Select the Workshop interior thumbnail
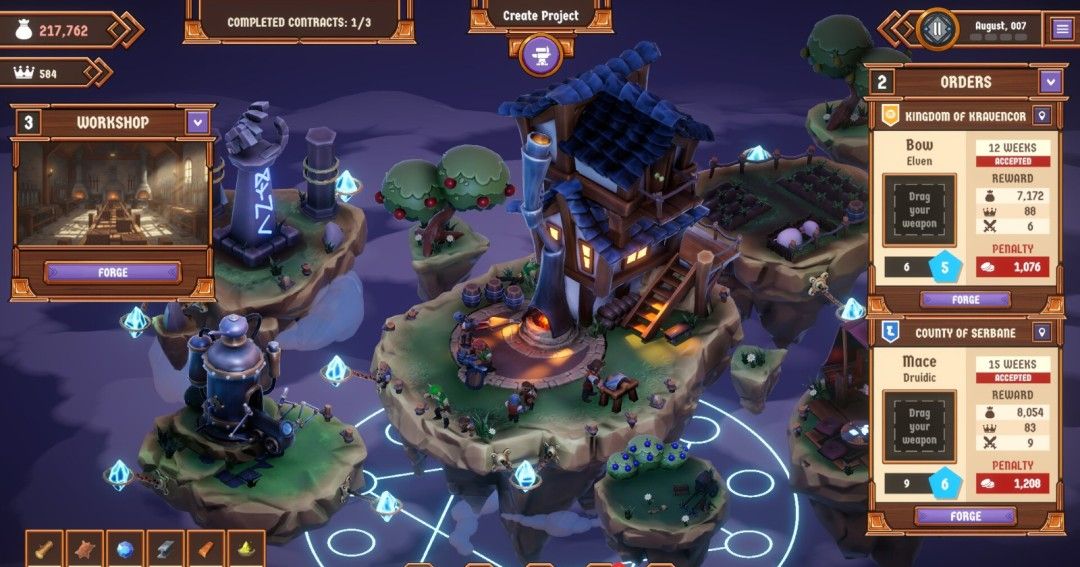This screenshot has height=567, width=1080. [x=113, y=193]
